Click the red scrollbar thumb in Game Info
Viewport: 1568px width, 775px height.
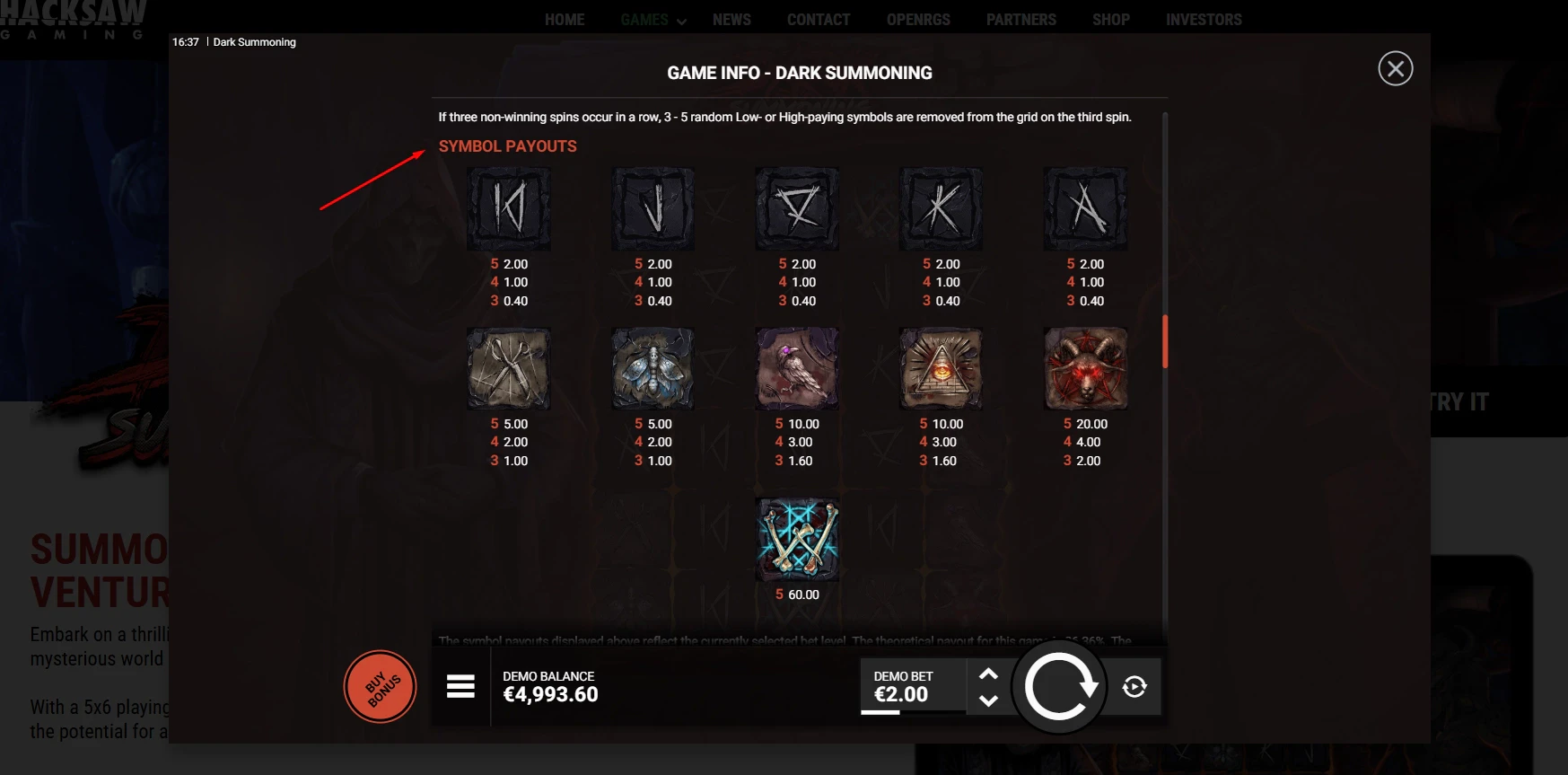1165,342
